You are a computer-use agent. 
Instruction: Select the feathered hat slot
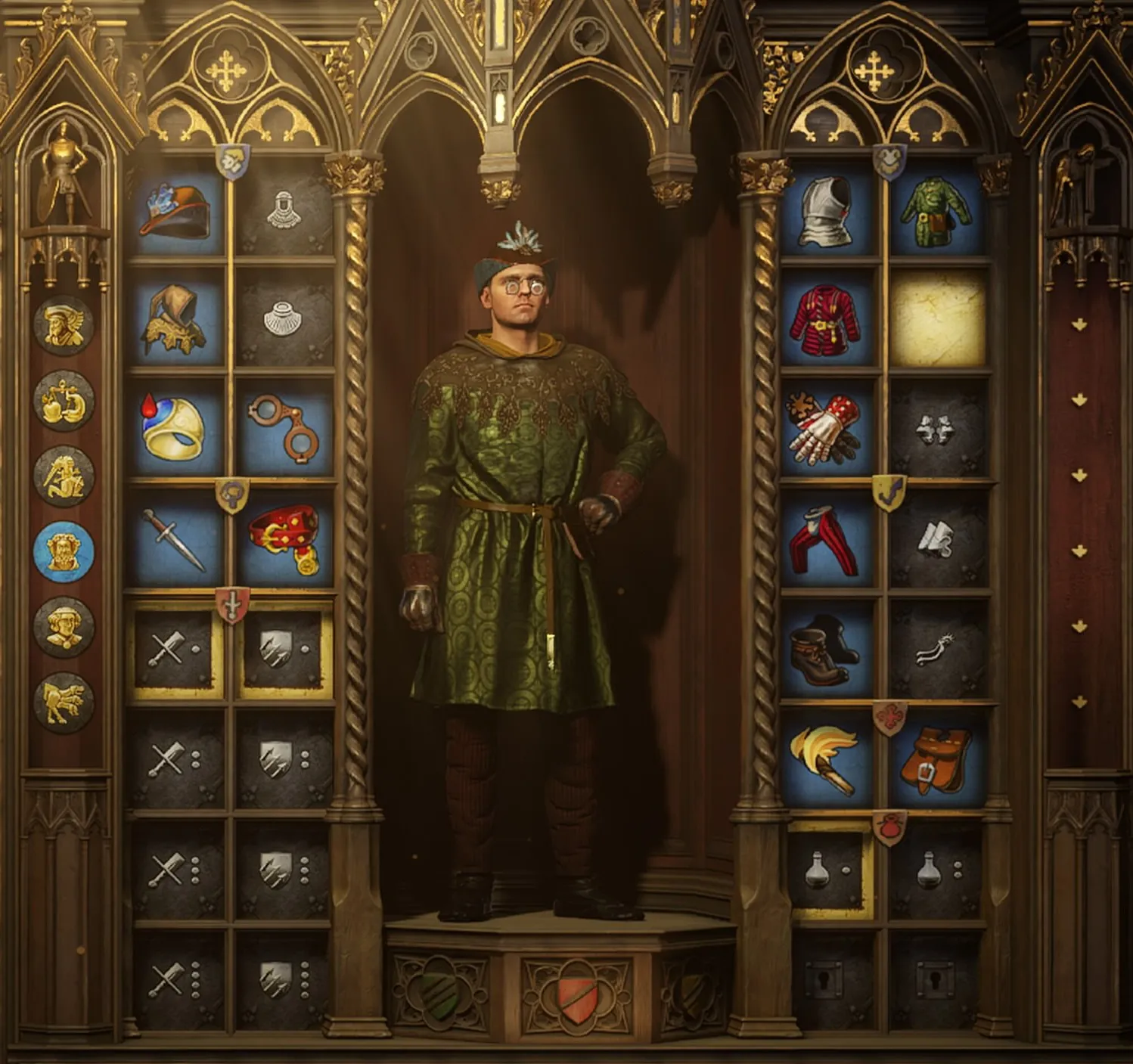pyautogui.click(x=178, y=208)
